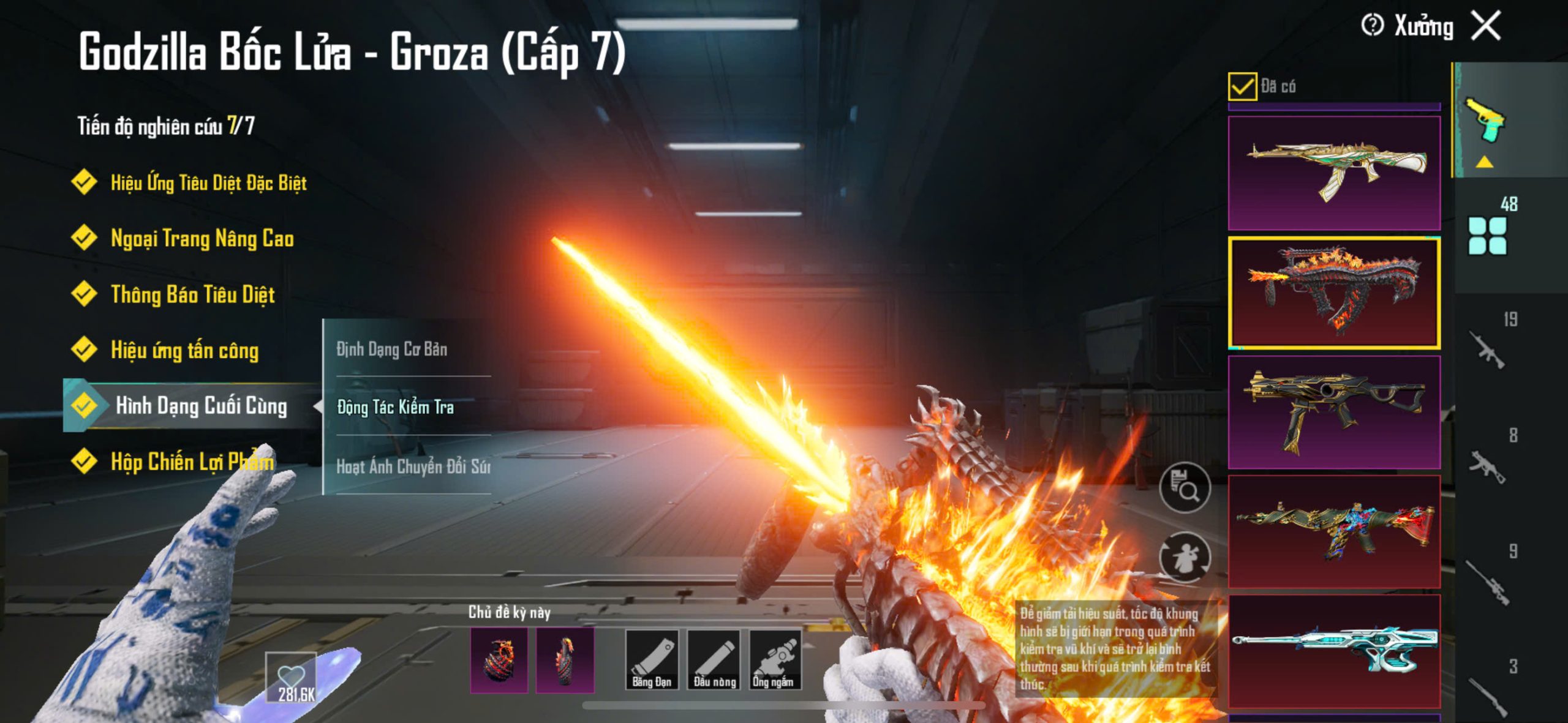Select Hiệu Ứng Tiêu Diệt Đặc Biệt entry
This screenshot has width=1568, height=723.
(208, 183)
